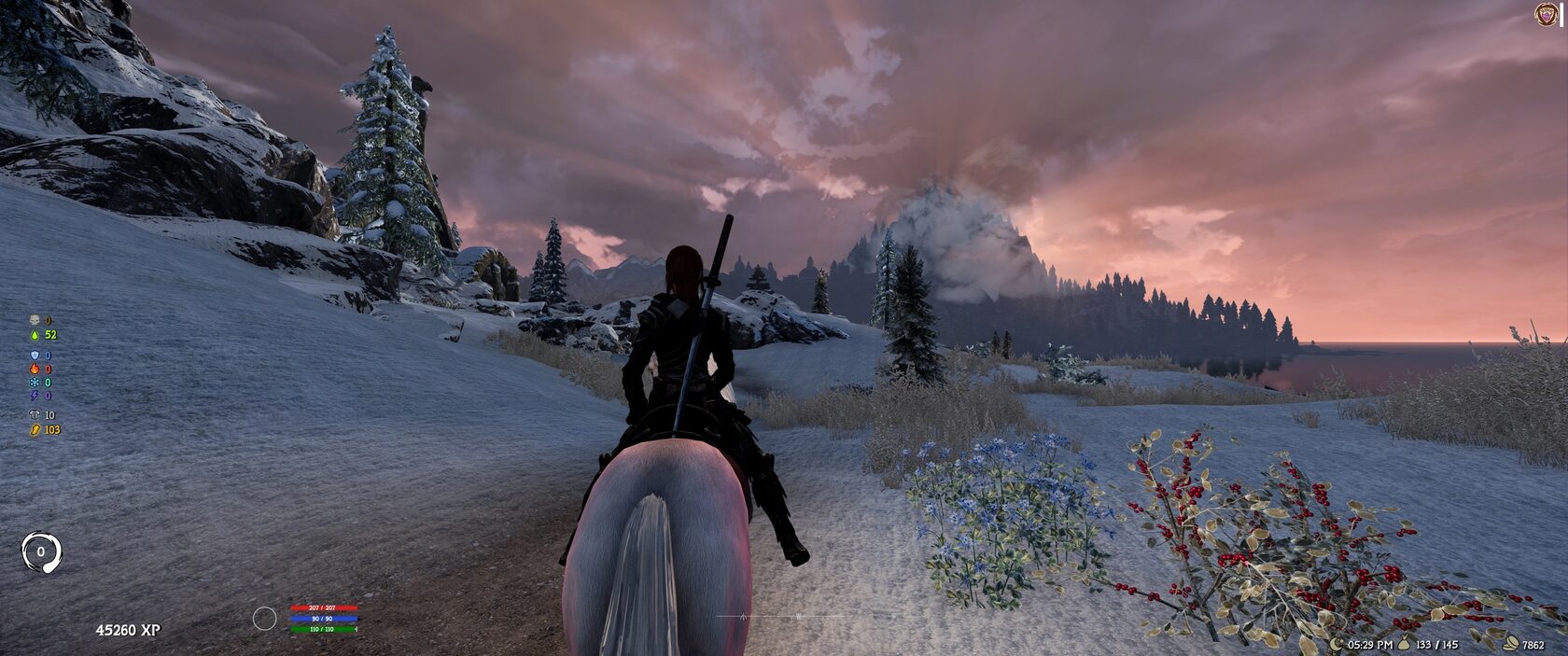Click the crescent moon clock icon
Viewport: 1568px width, 656px height.
point(1337,645)
